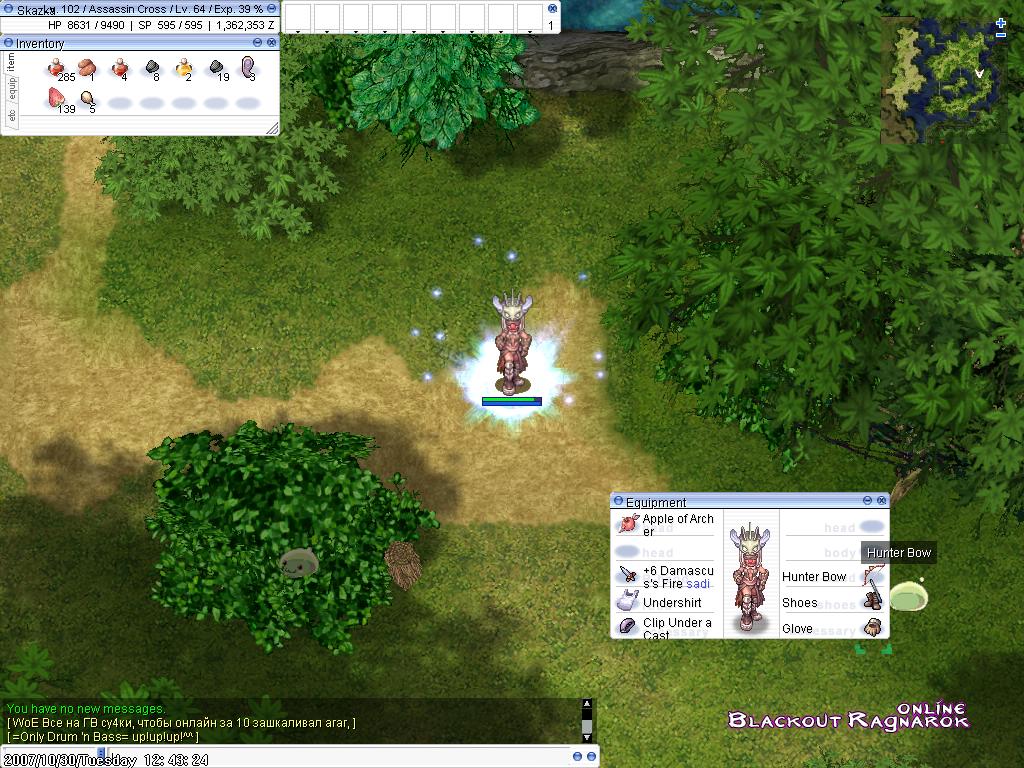The width and height of the screenshot is (1024, 768).
Task: Select the Apple of Archer headgear slot
Action: [x=628, y=524]
